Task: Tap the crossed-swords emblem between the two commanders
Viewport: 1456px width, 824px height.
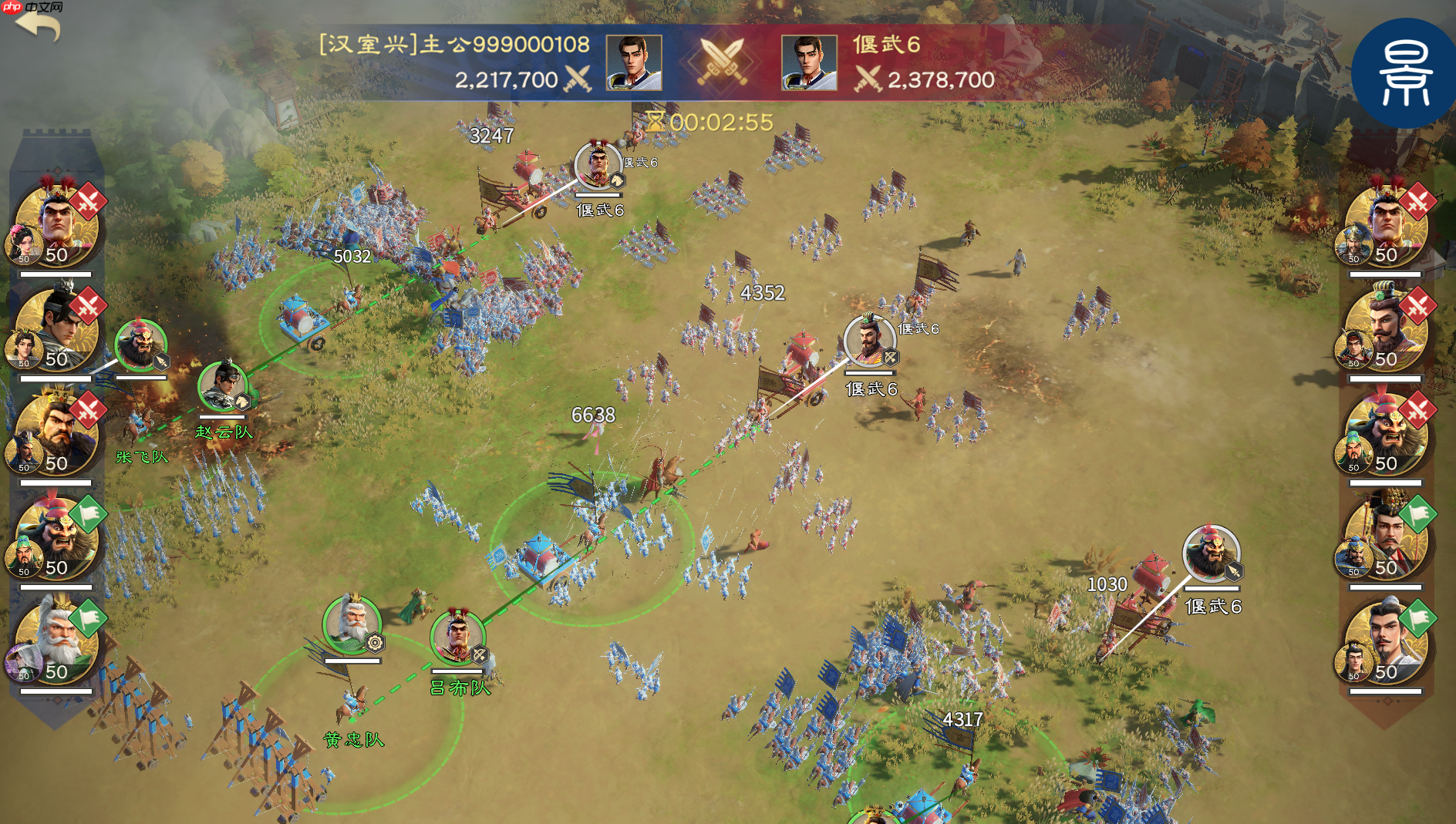Action: pos(723,62)
